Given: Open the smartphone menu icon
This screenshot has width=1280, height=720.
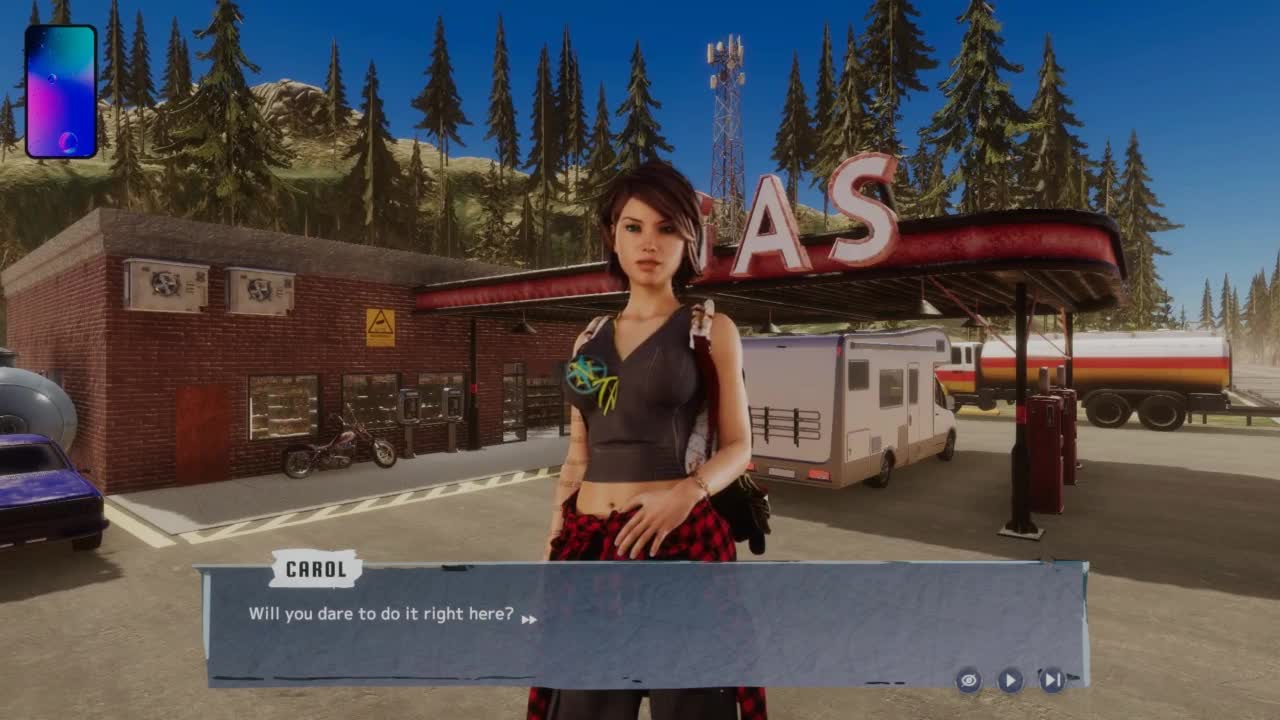Looking at the screenshot, I should [61, 92].
